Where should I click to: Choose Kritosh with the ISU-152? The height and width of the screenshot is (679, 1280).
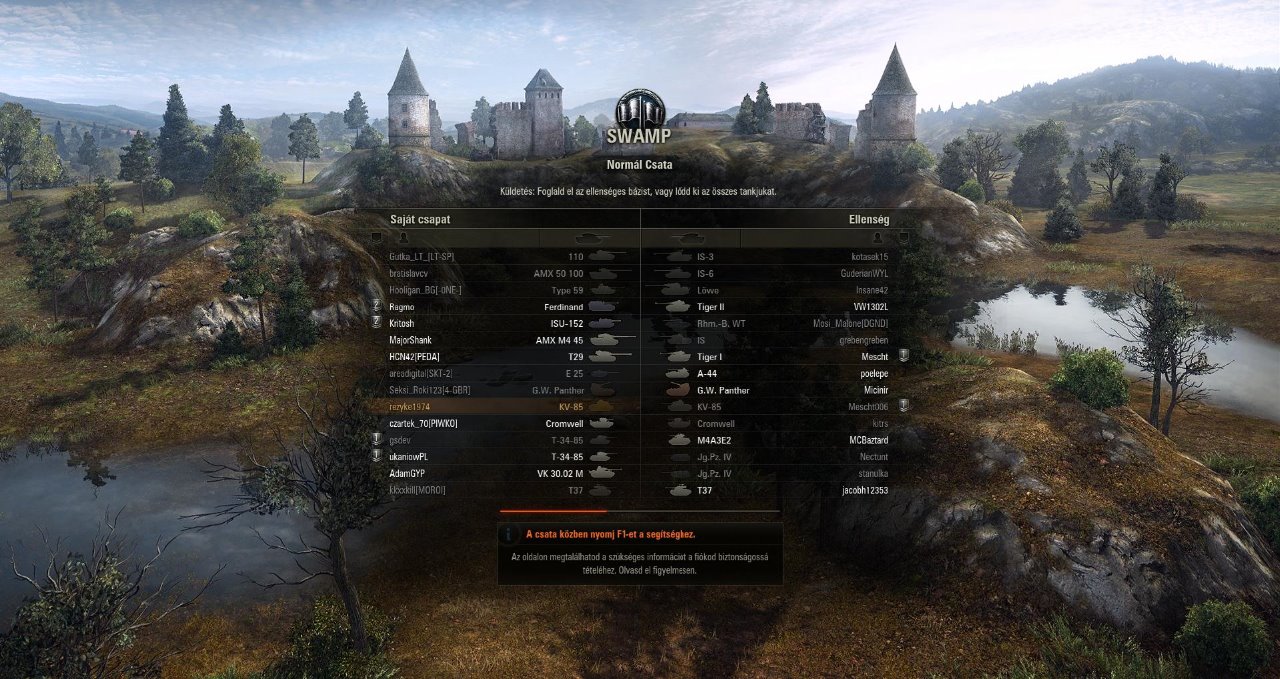pyautogui.click(x=500, y=324)
